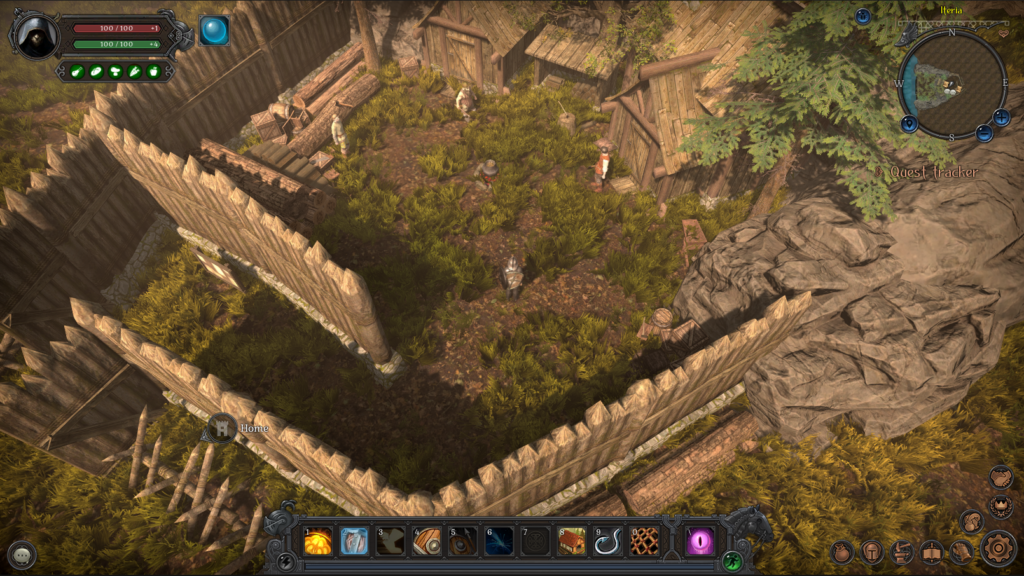The image size is (1024, 576).
Task: Activate the fire explosion skill in slot 1
Action: tap(318, 541)
